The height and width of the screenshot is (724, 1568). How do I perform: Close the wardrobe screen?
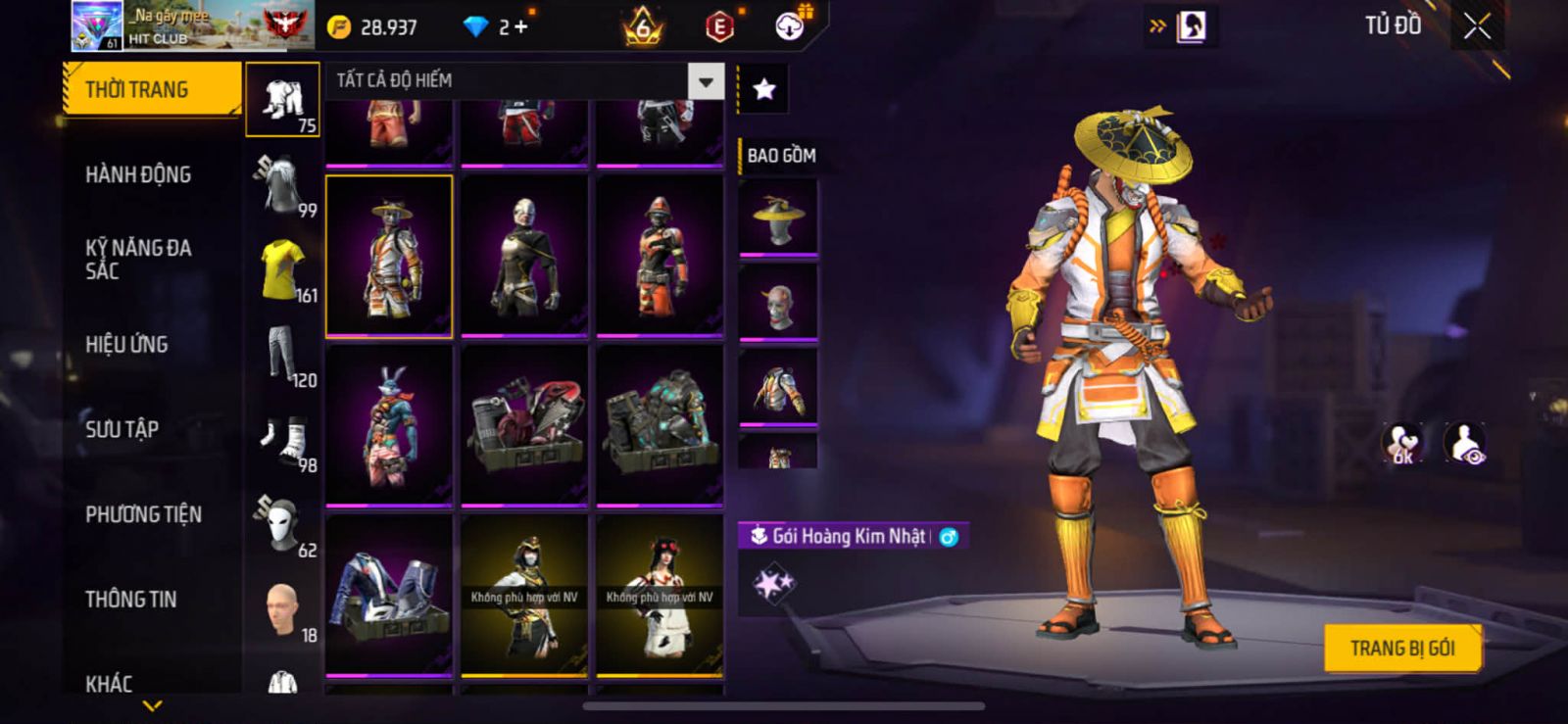point(1477,26)
